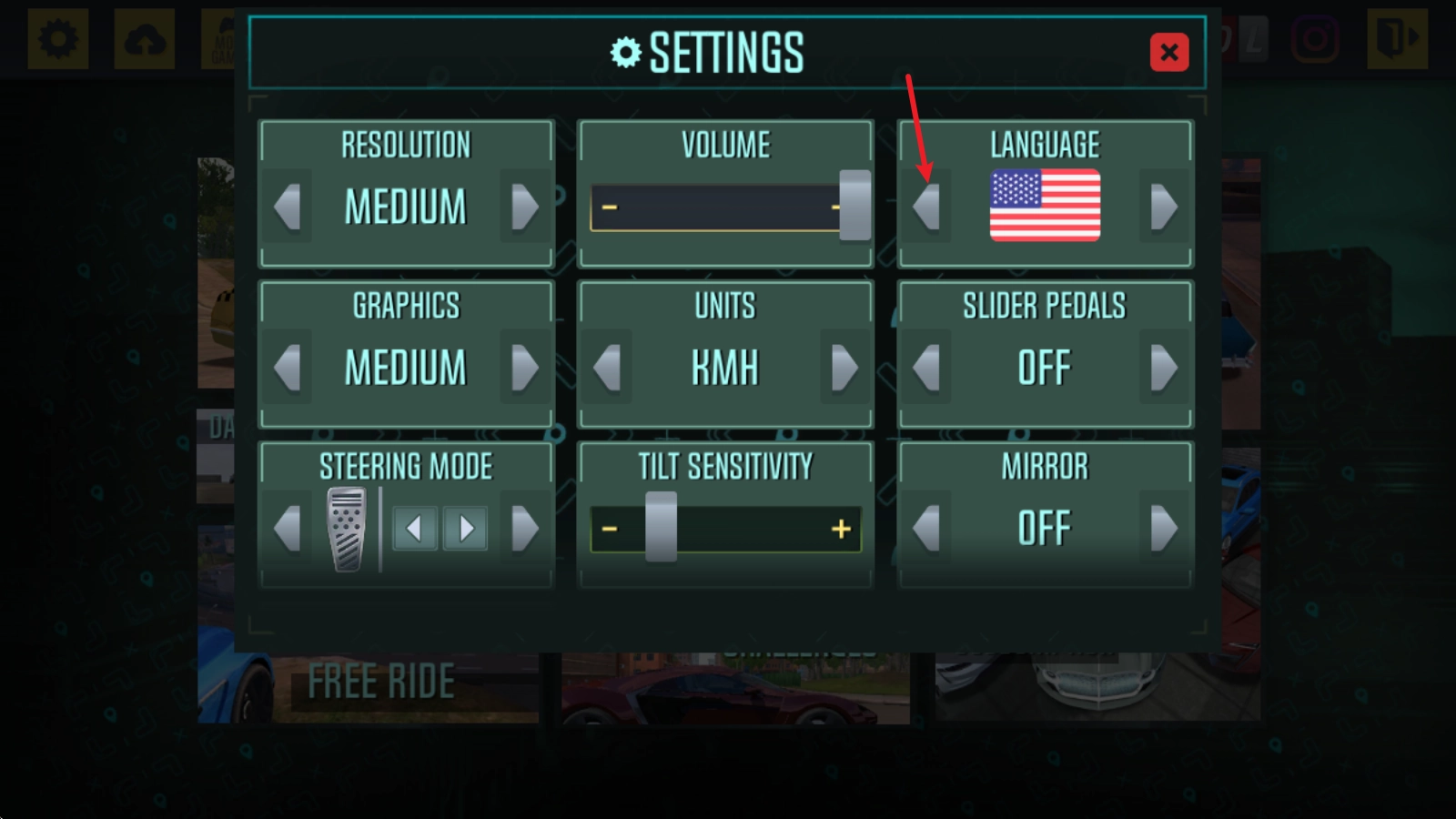Viewport: 1456px width, 819px height.
Task: Raise the Resolution setting with right arrow
Action: (x=524, y=207)
